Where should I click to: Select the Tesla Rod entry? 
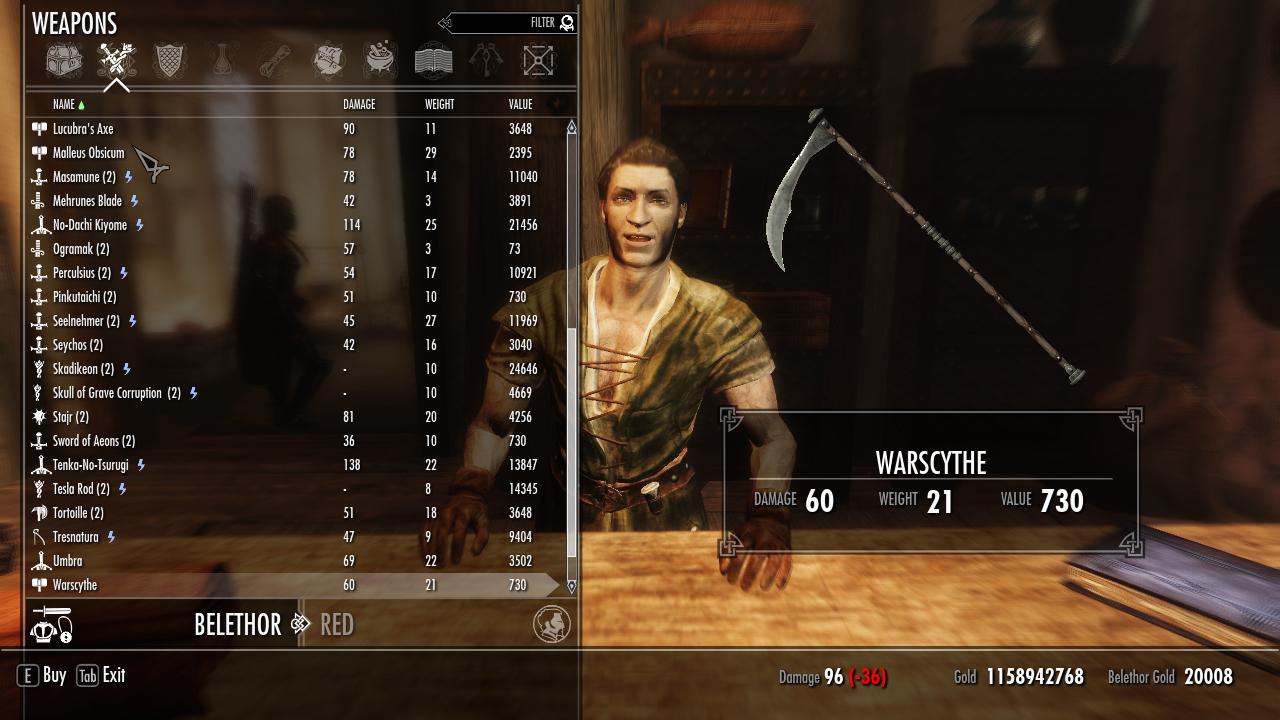point(81,489)
